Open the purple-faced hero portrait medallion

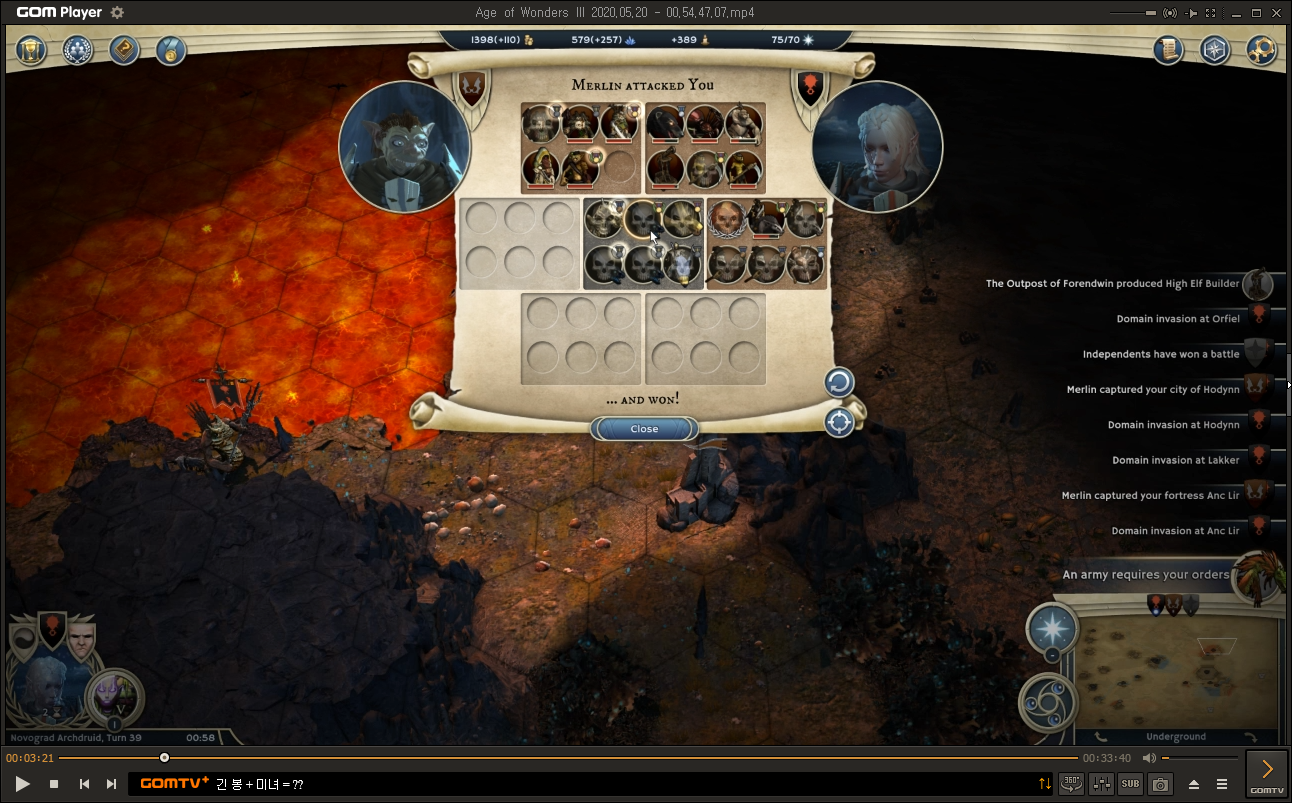(115, 696)
